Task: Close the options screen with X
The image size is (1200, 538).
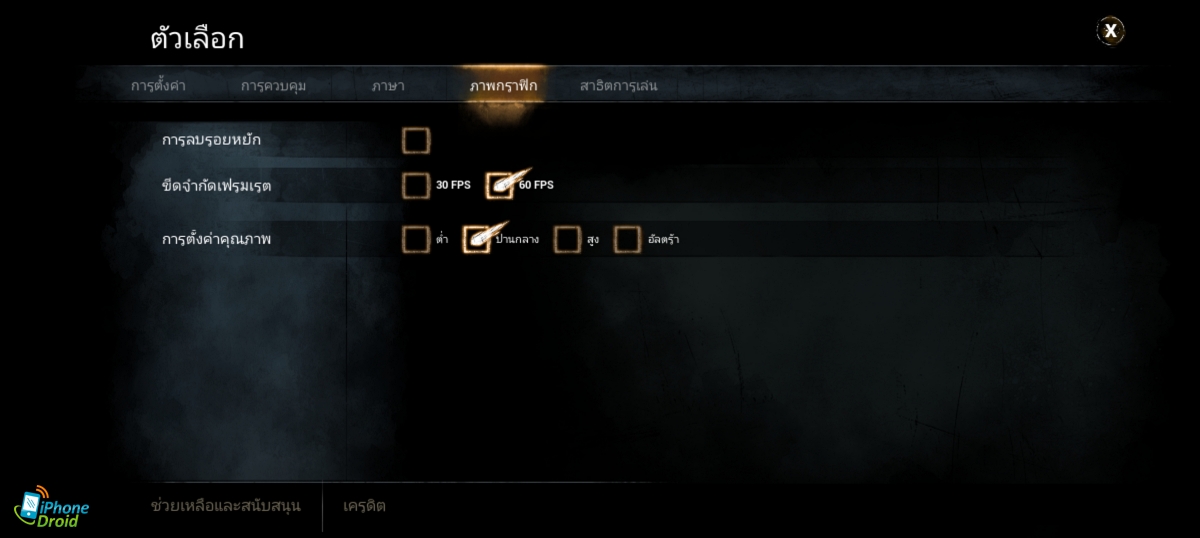Action: click(x=1110, y=31)
